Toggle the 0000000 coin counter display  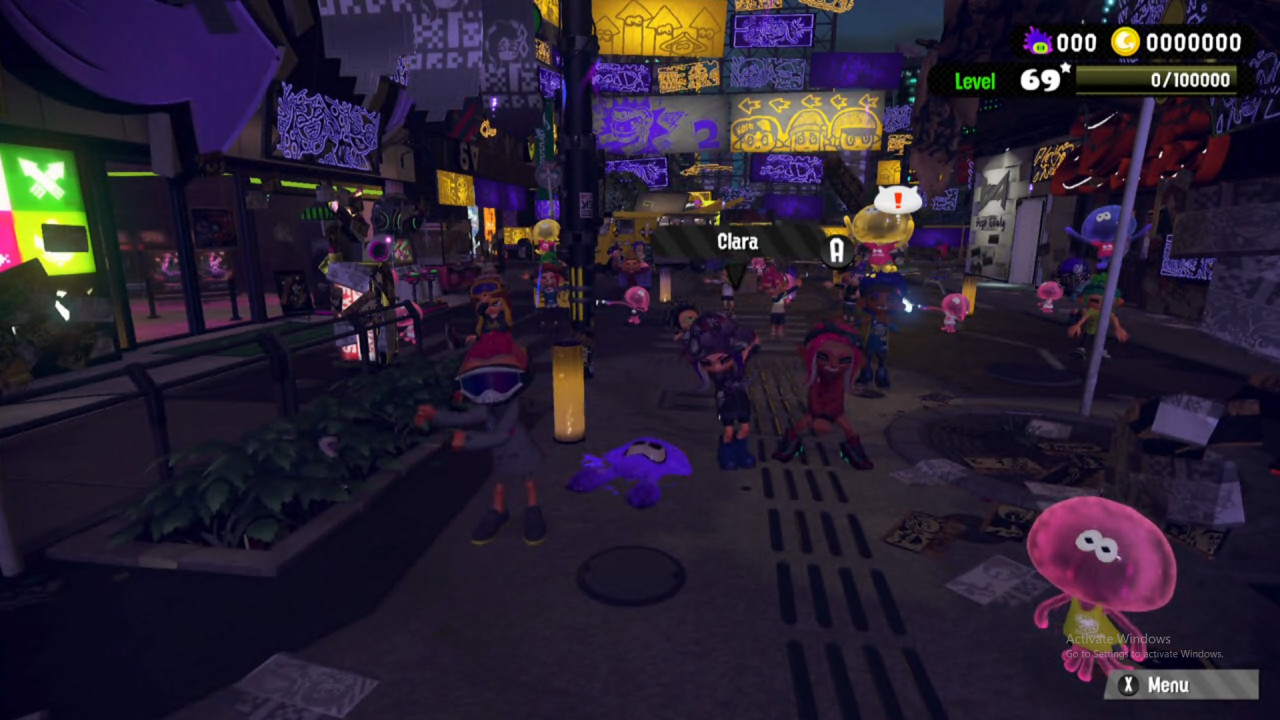pyautogui.click(x=1193, y=42)
